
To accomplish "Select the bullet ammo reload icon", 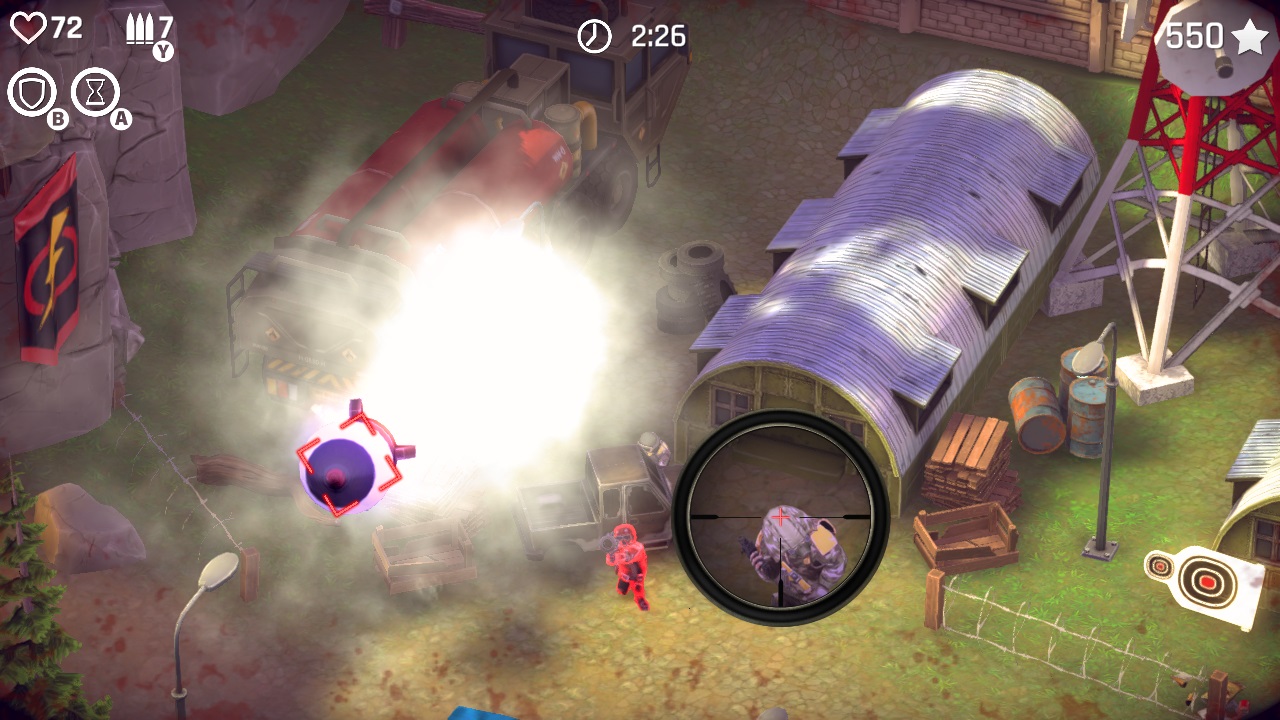I will click(140, 28).
